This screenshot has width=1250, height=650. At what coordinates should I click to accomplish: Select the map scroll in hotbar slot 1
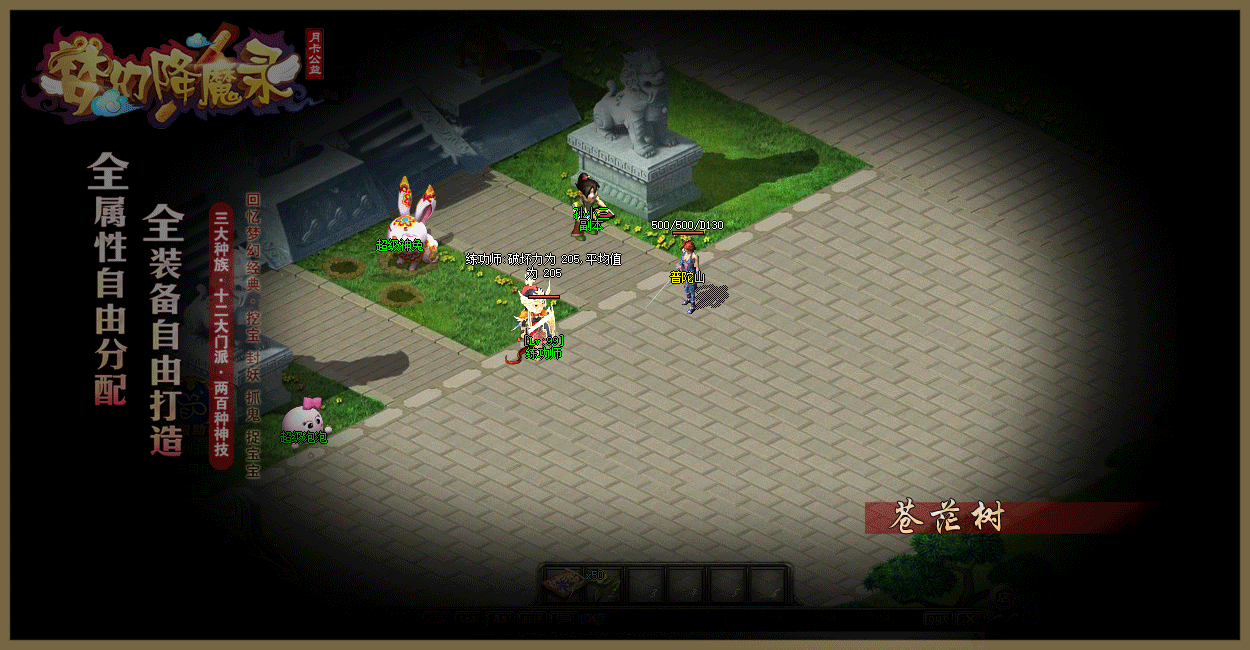(x=565, y=584)
